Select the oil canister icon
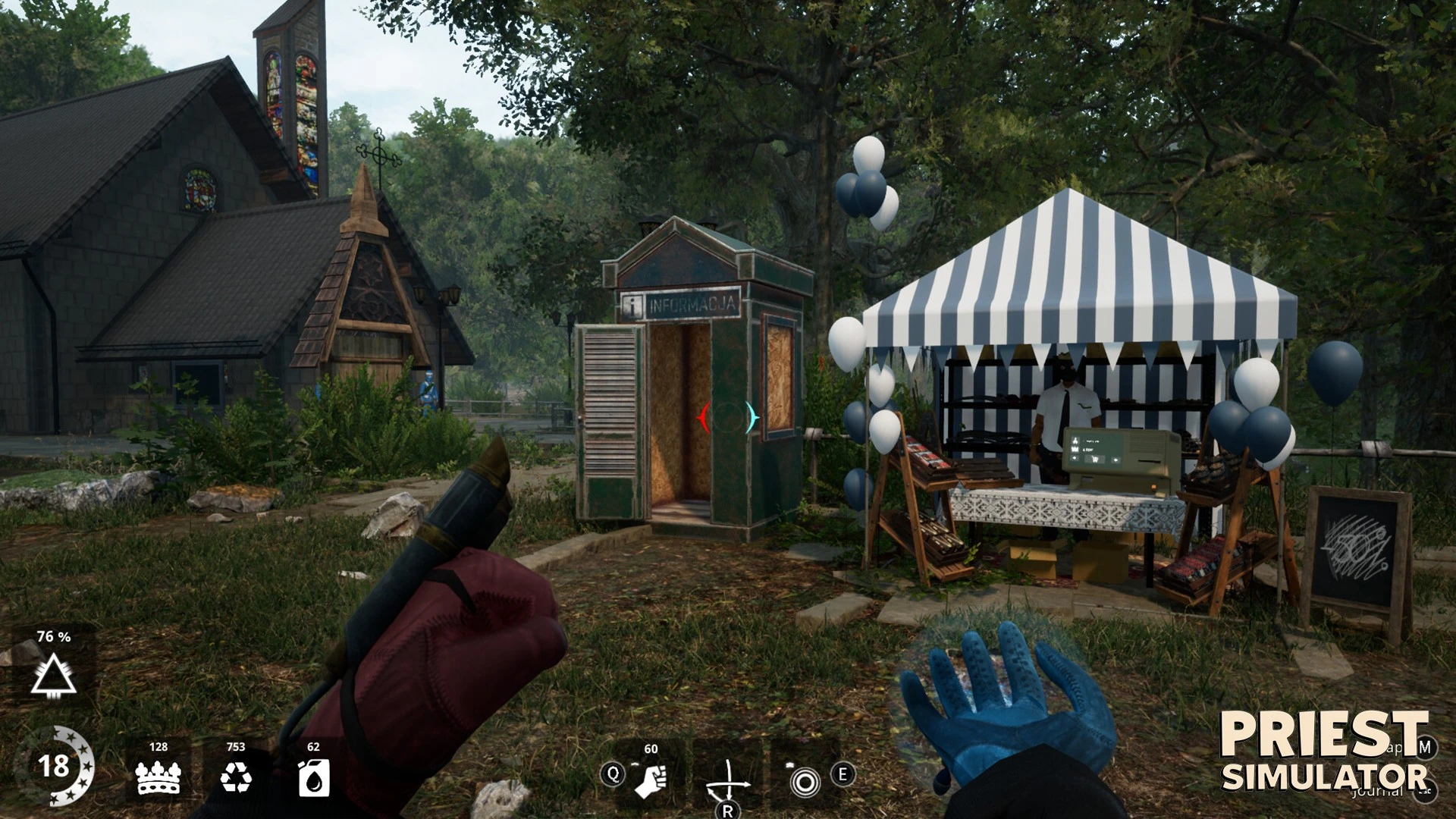This screenshot has height=819, width=1456. pos(313,777)
